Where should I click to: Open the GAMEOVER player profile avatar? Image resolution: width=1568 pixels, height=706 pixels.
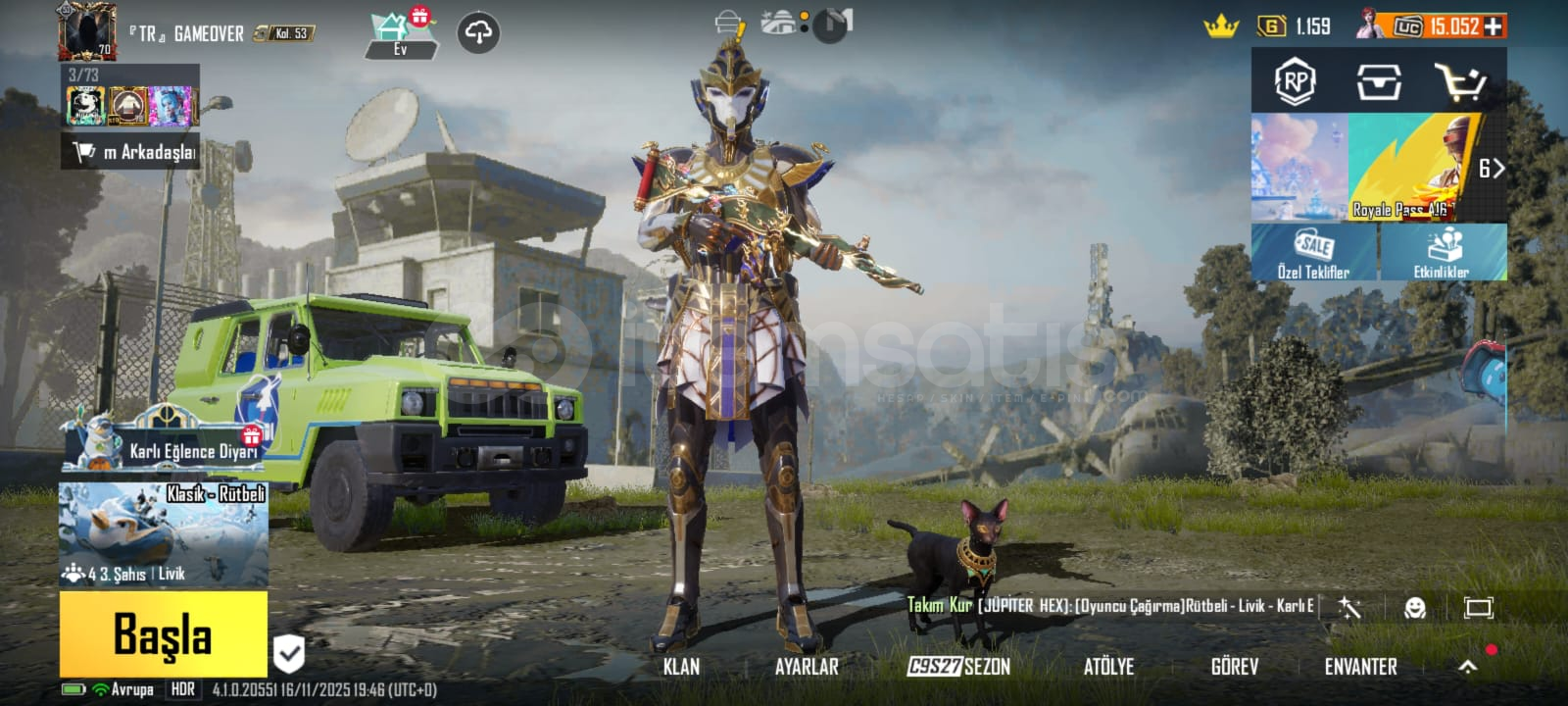pos(87,31)
